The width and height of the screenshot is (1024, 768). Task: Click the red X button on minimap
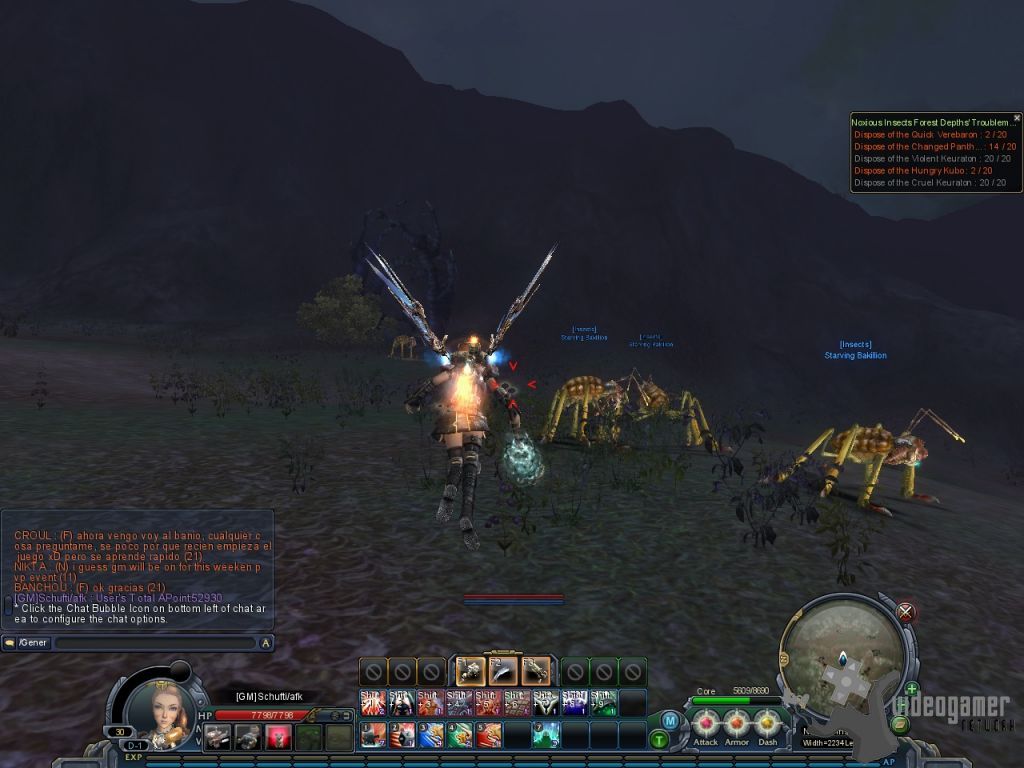[x=906, y=612]
